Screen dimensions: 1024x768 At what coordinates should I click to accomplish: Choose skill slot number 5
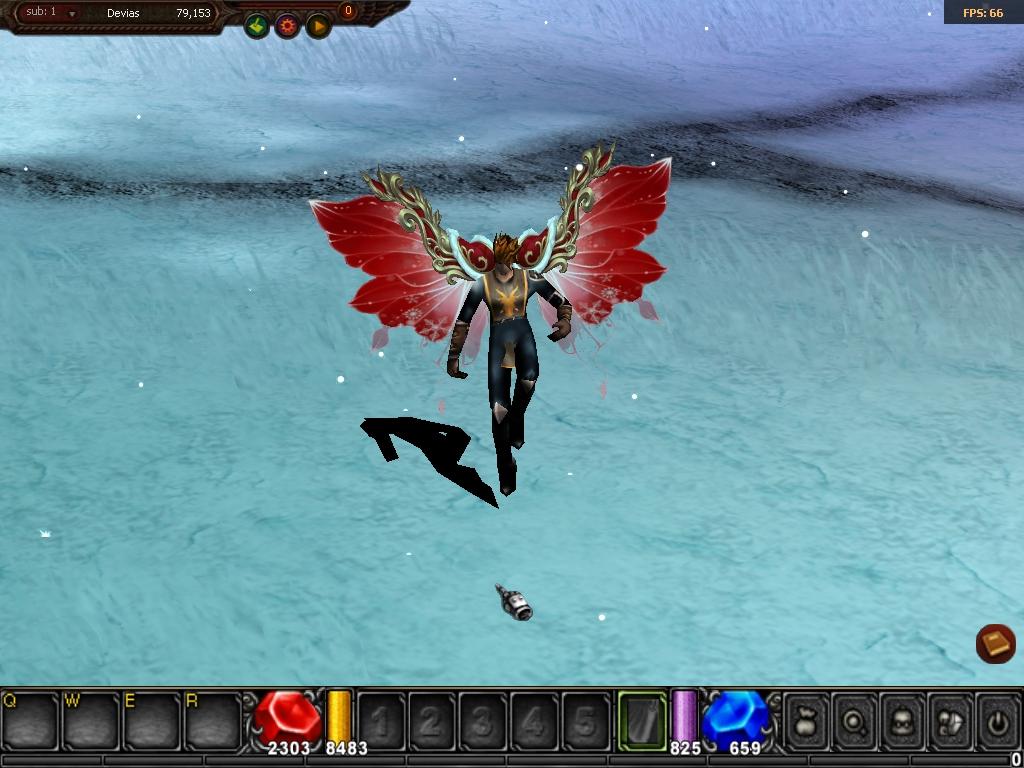point(585,720)
